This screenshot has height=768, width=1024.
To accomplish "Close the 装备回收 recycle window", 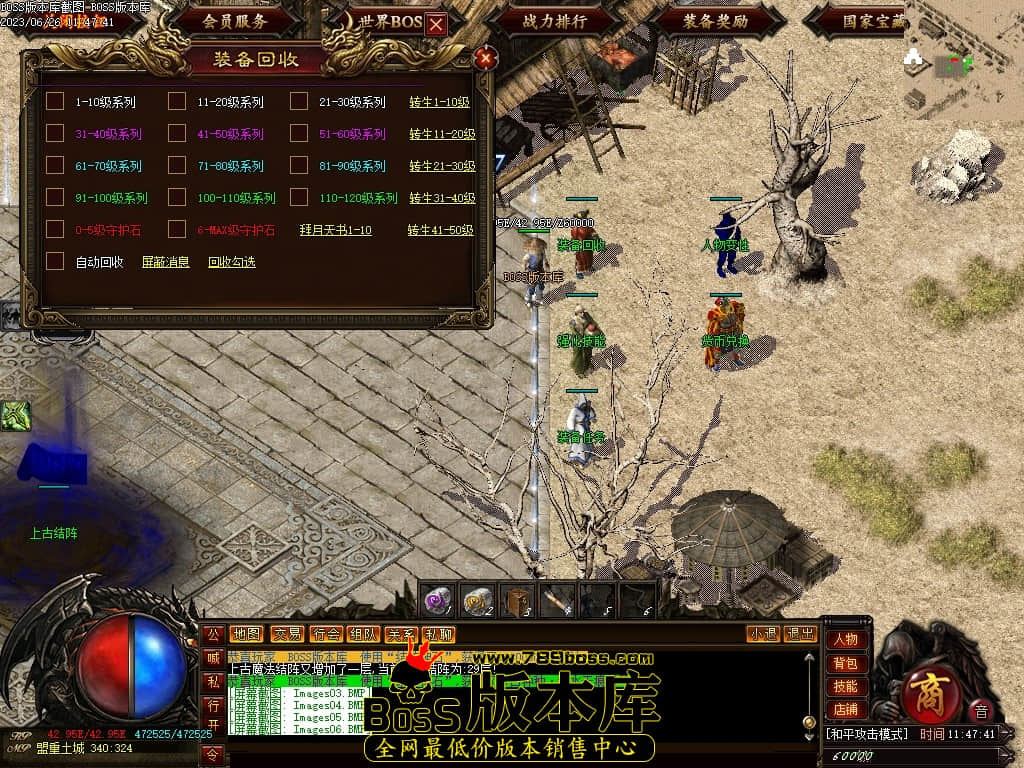I will point(486,58).
